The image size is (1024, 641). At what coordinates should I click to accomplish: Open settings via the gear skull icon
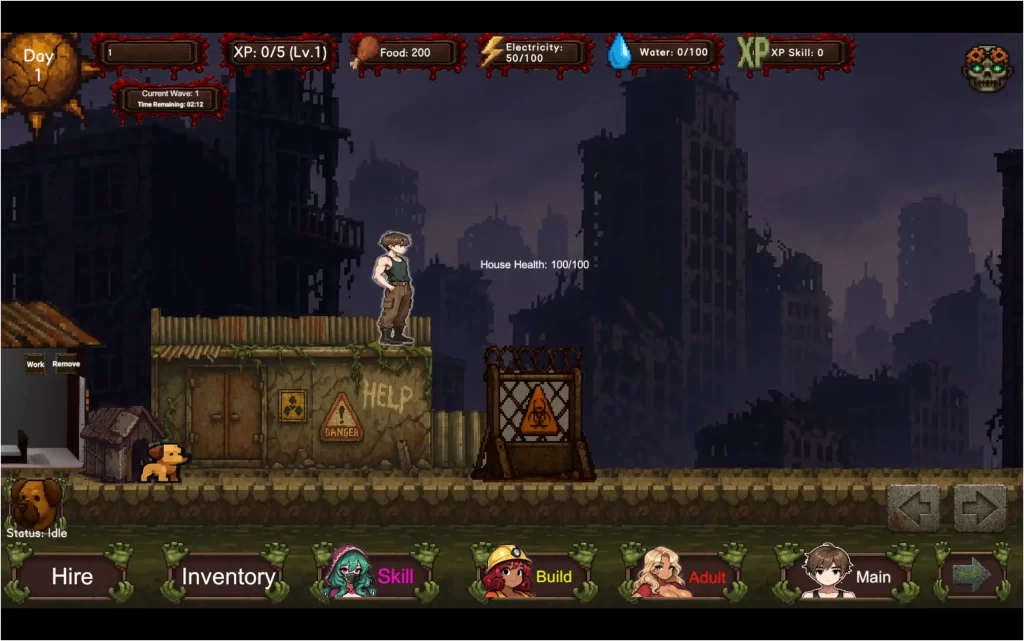click(x=985, y=68)
